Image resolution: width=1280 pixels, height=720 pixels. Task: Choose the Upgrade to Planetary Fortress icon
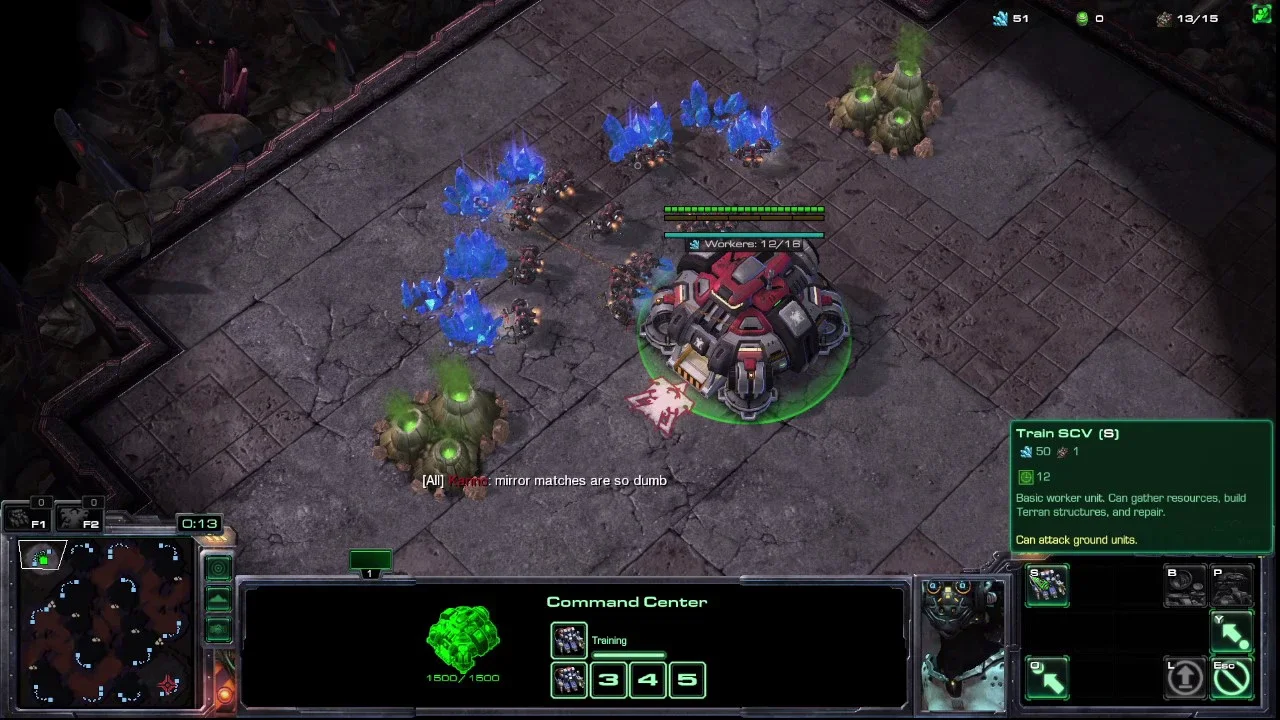click(1231, 587)
